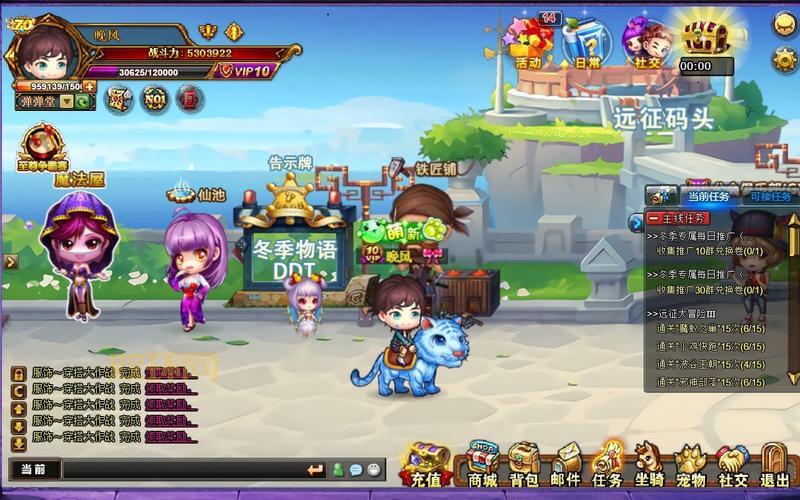Switch to the 可接任务 tab
Viewport: 800px width, 500px height.
pos(769,197)
